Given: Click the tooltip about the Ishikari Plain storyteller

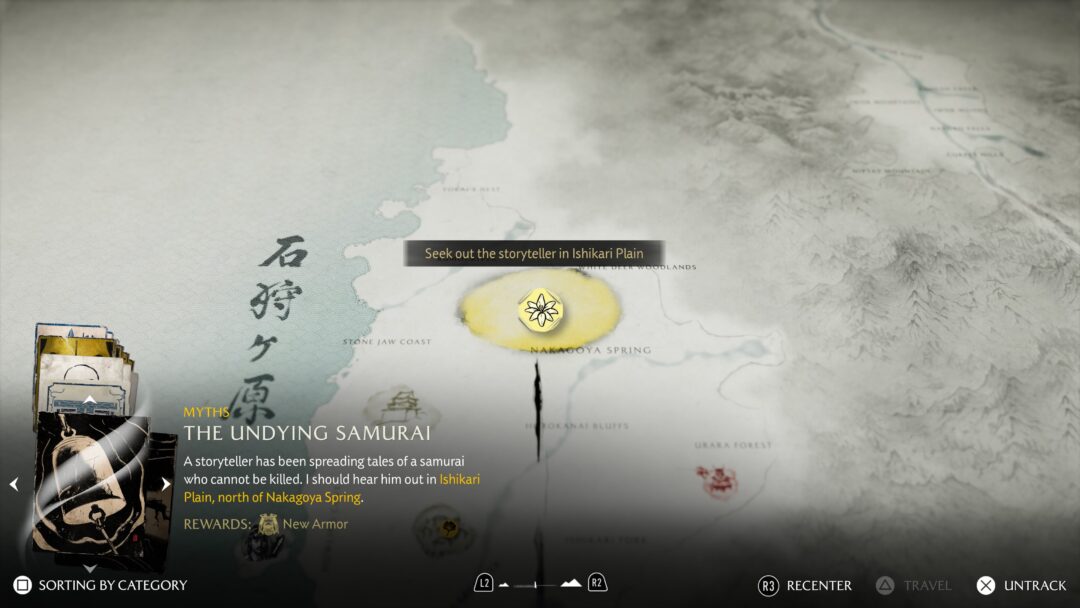Looking at the screenshot, I should tap(534, 254).
